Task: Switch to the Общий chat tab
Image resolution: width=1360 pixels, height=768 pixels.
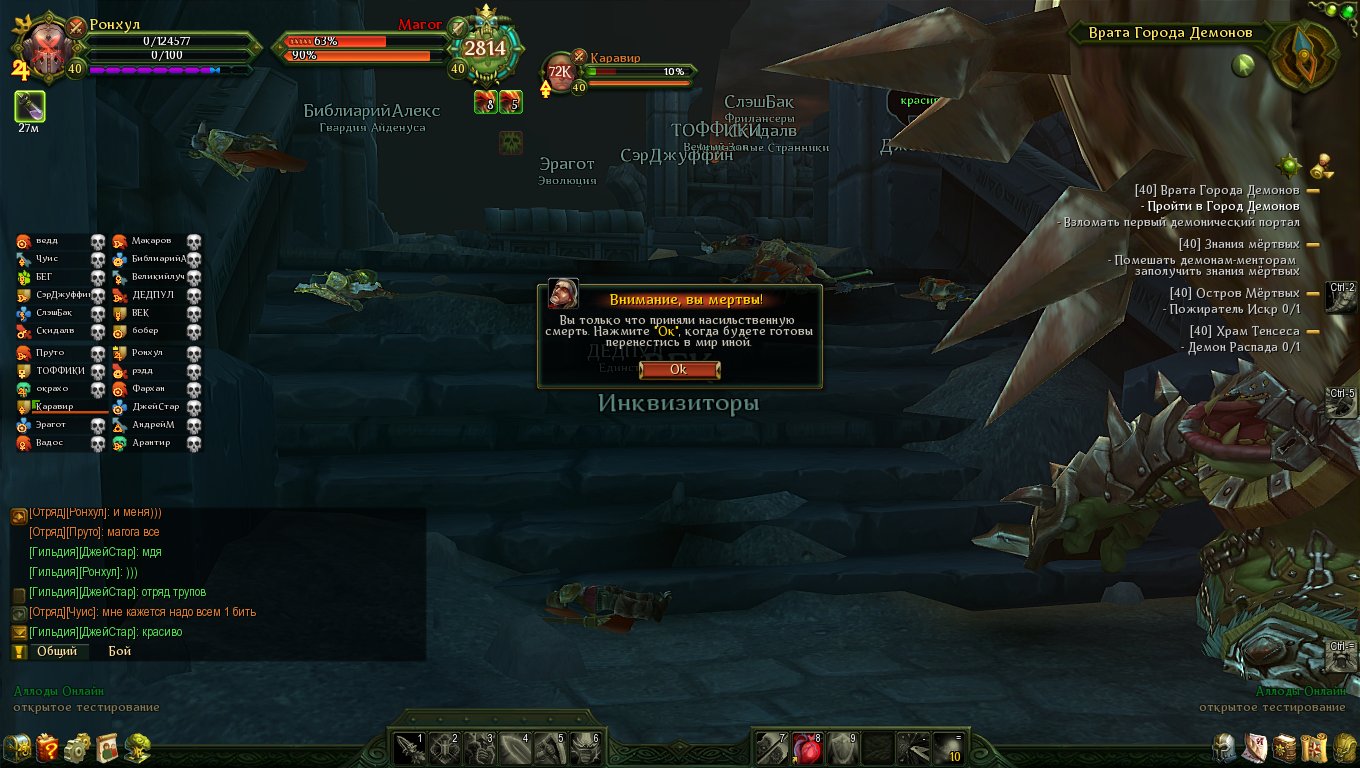Action: (x=57, y=651)
